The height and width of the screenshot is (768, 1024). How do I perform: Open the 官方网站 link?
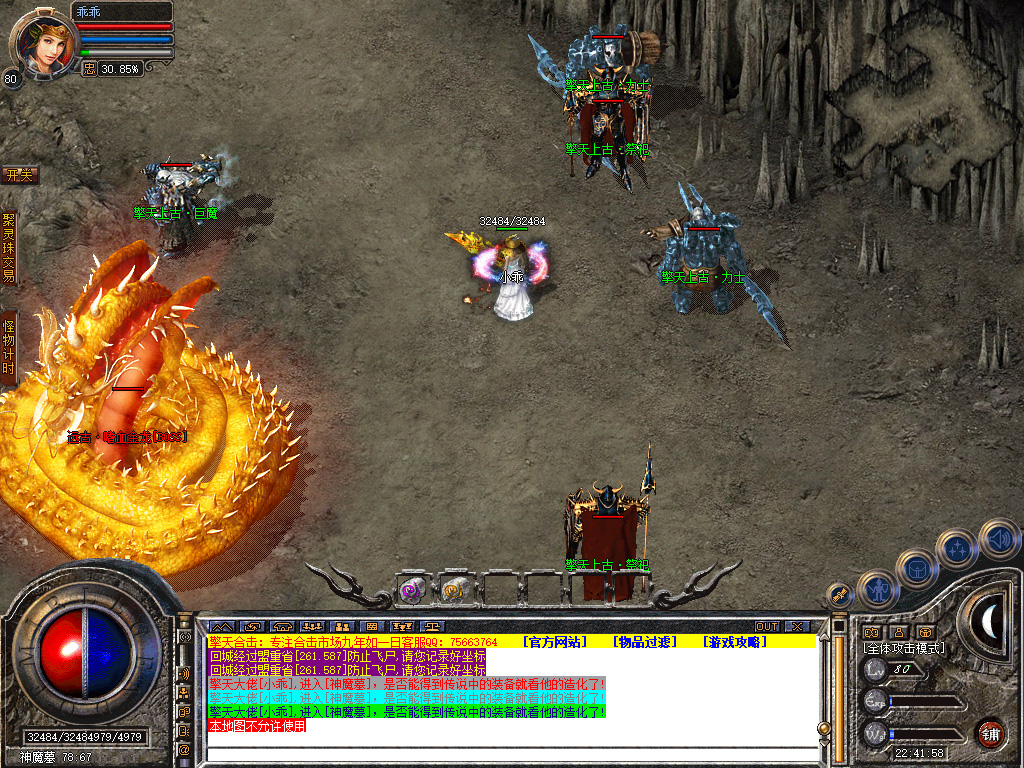[557, 641]
